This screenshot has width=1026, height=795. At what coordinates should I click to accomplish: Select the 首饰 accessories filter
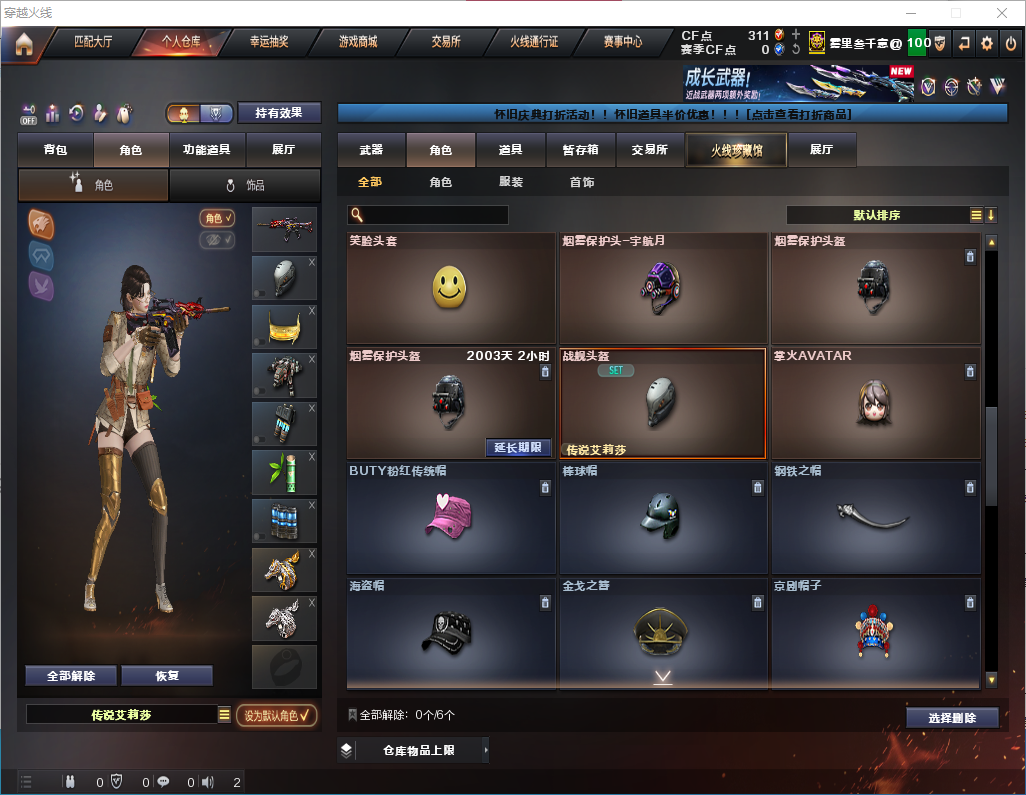click(582, 182)
